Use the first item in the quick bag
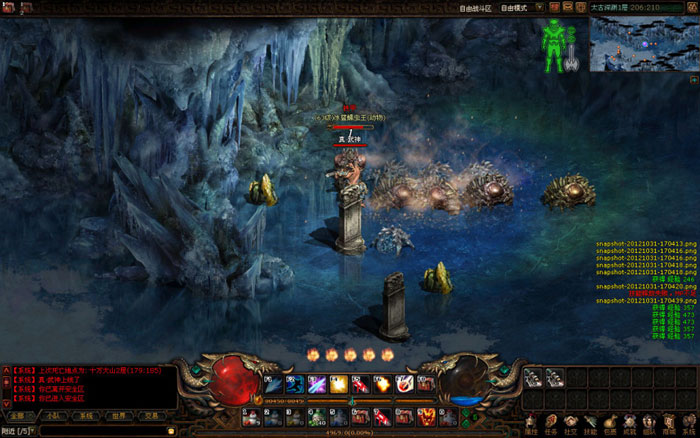700x438 pixels. click(532, 378)
